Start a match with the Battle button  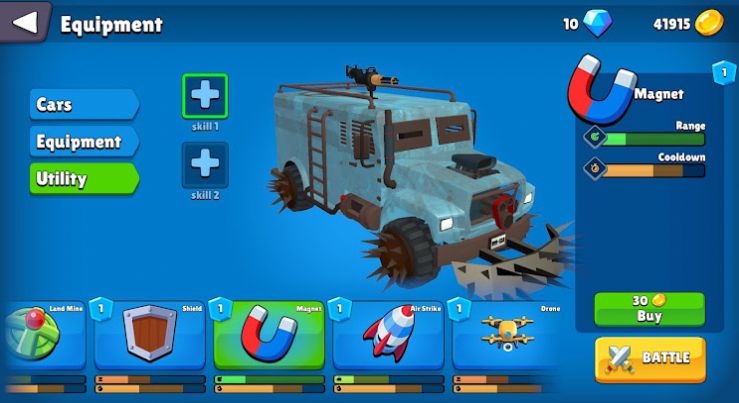[650, 358]
